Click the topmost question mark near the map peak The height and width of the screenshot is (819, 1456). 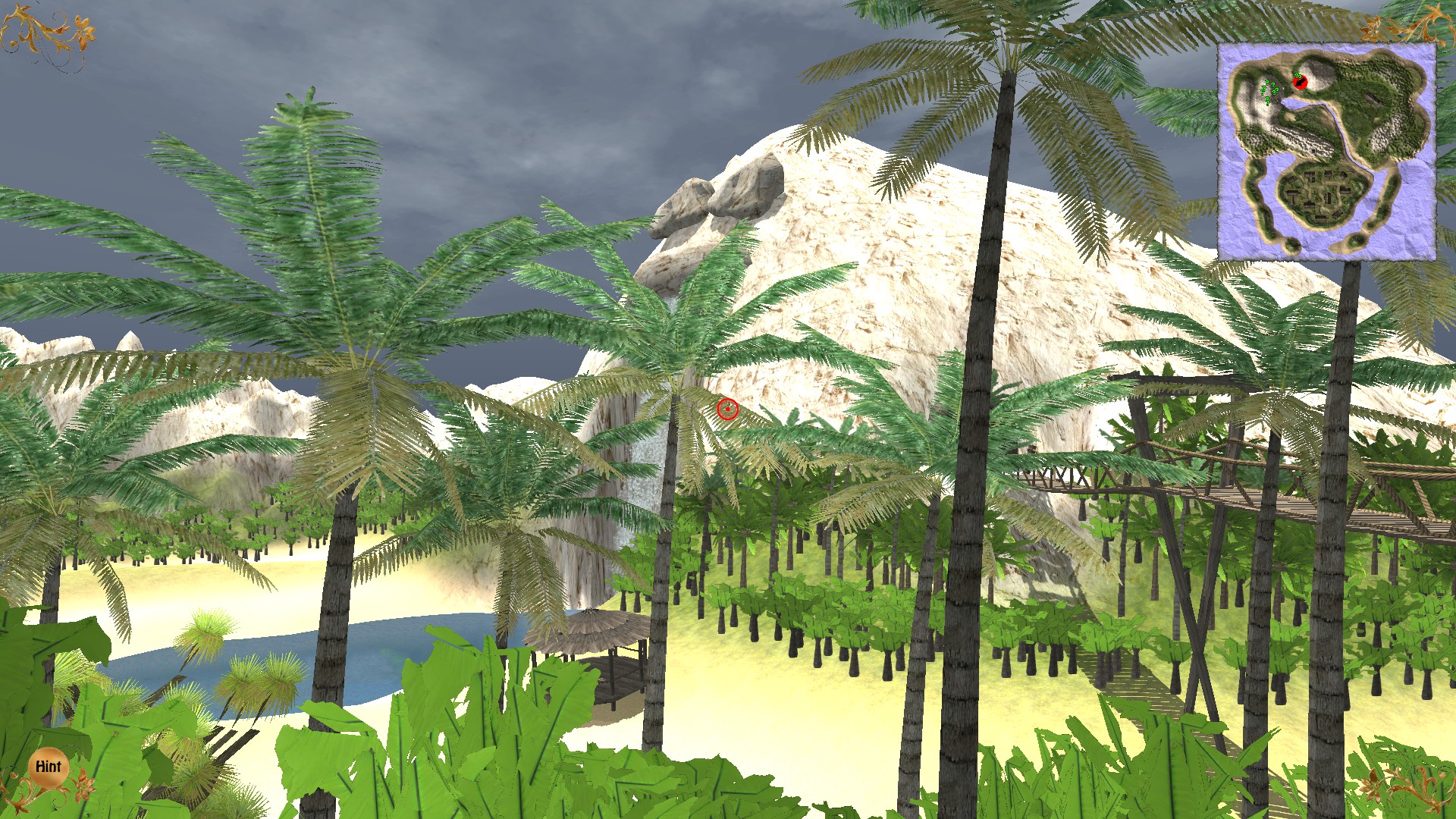pyautogui.click(x=1298, y=75)
